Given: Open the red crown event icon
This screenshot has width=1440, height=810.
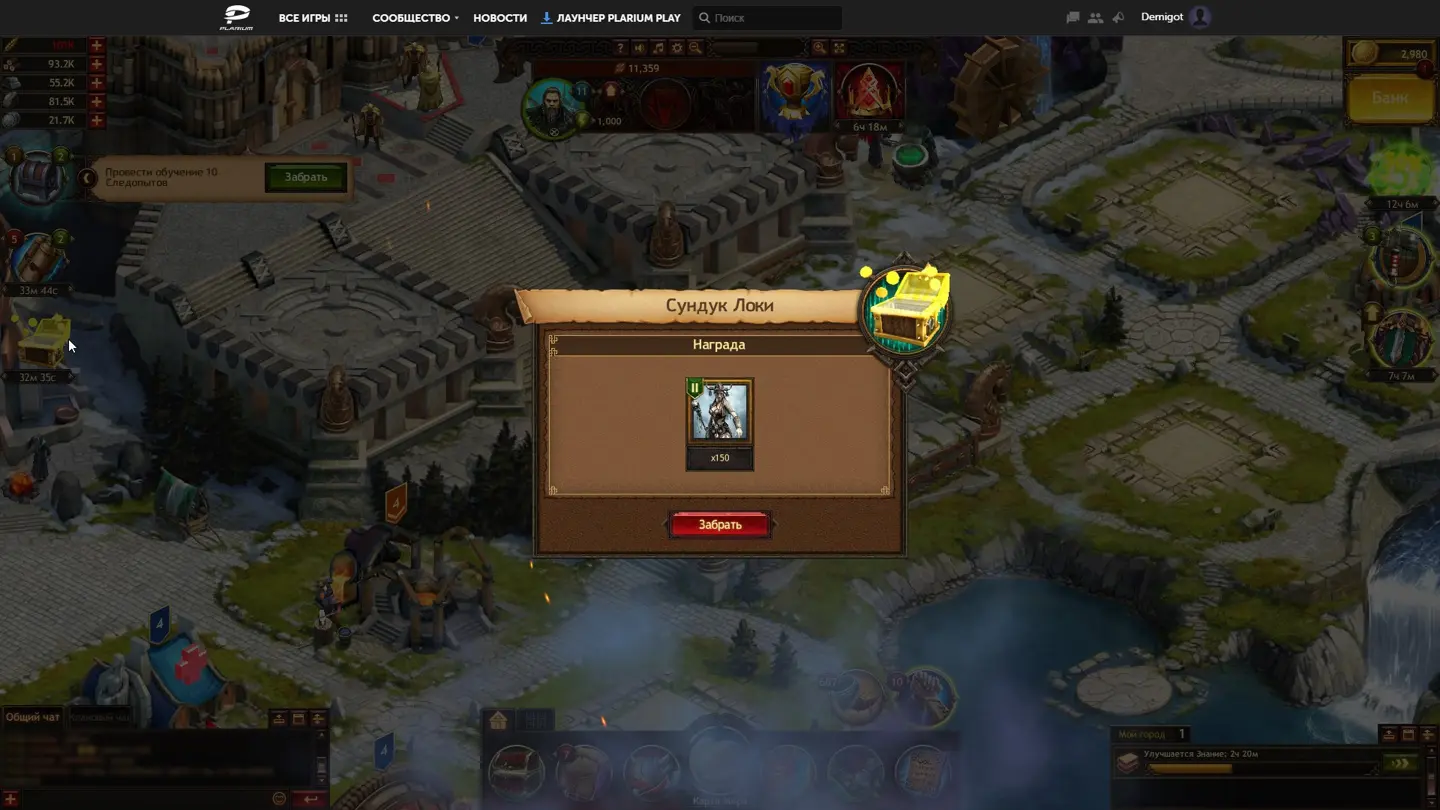Looking at the screenshot, I should 869,92.
